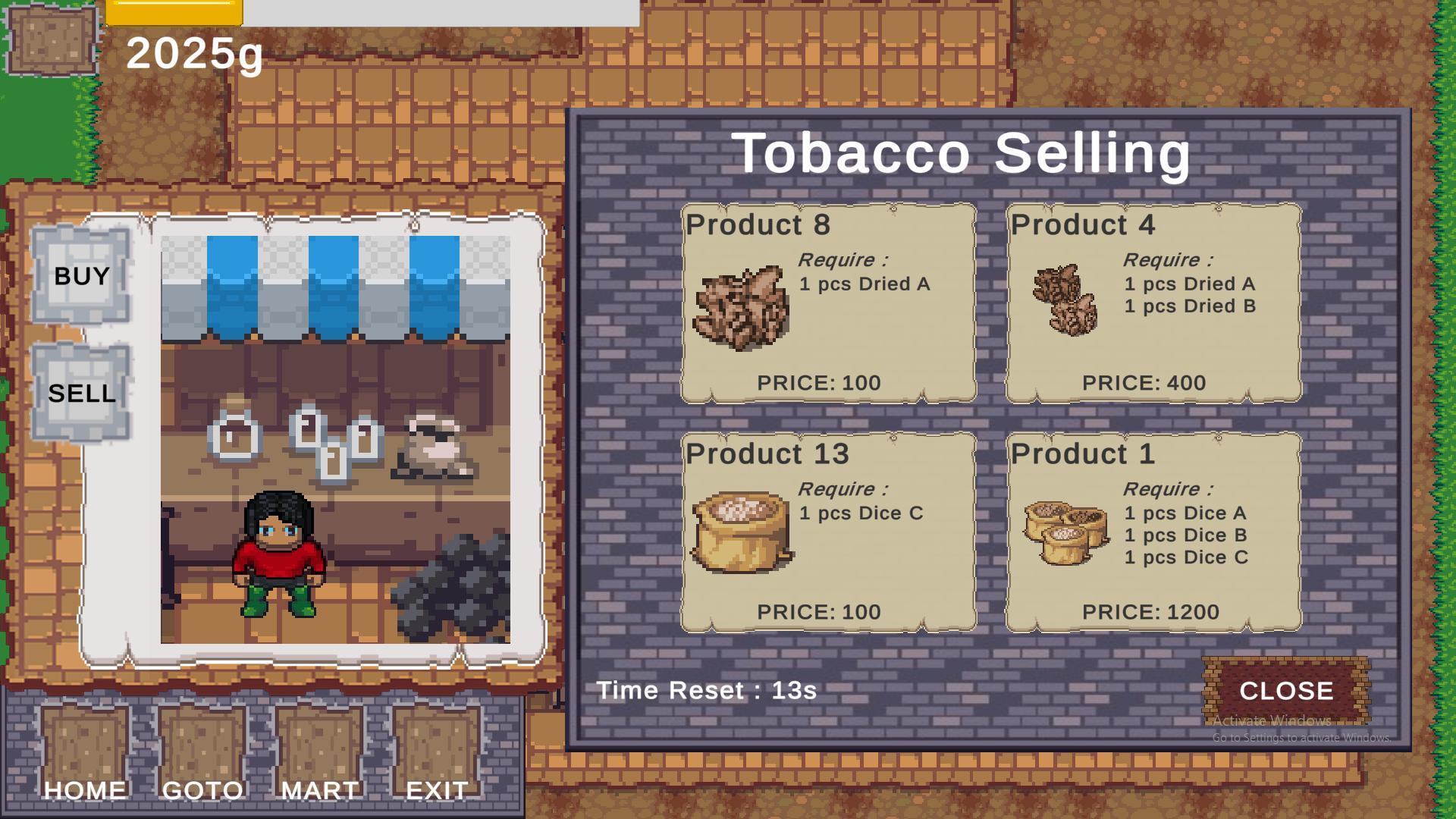Screen dimensions: 1456x819
Task: Click the Tobacco Selling title
Action: pyautogui.click(x=965, y=154)
